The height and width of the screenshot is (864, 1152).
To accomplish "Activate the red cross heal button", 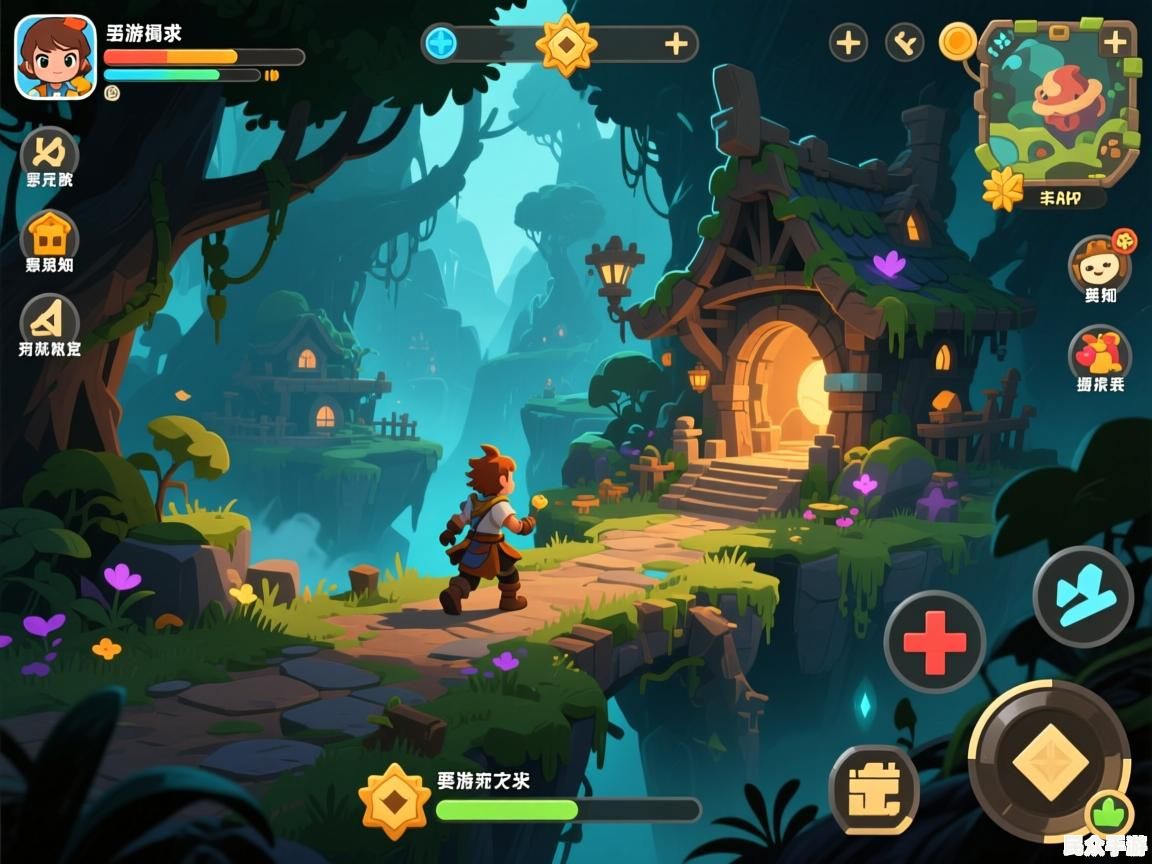I will (x=935, y=642).
